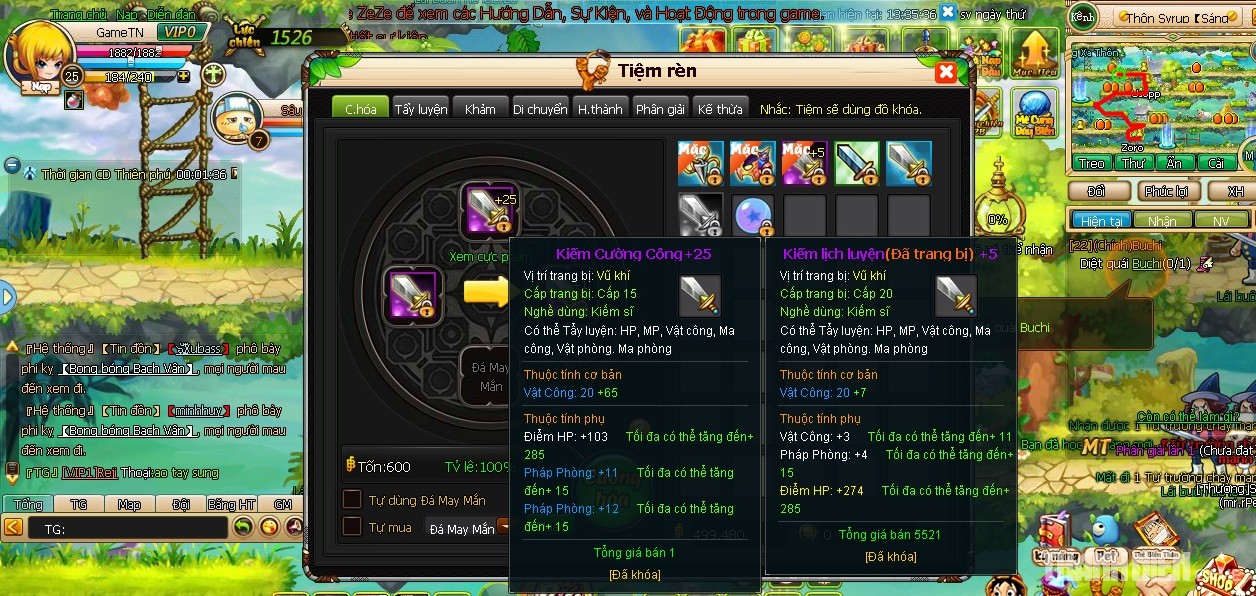1256x596 pixels.
Task: Select the purple +5 sword in inventory
Action: tap(804, 164)
